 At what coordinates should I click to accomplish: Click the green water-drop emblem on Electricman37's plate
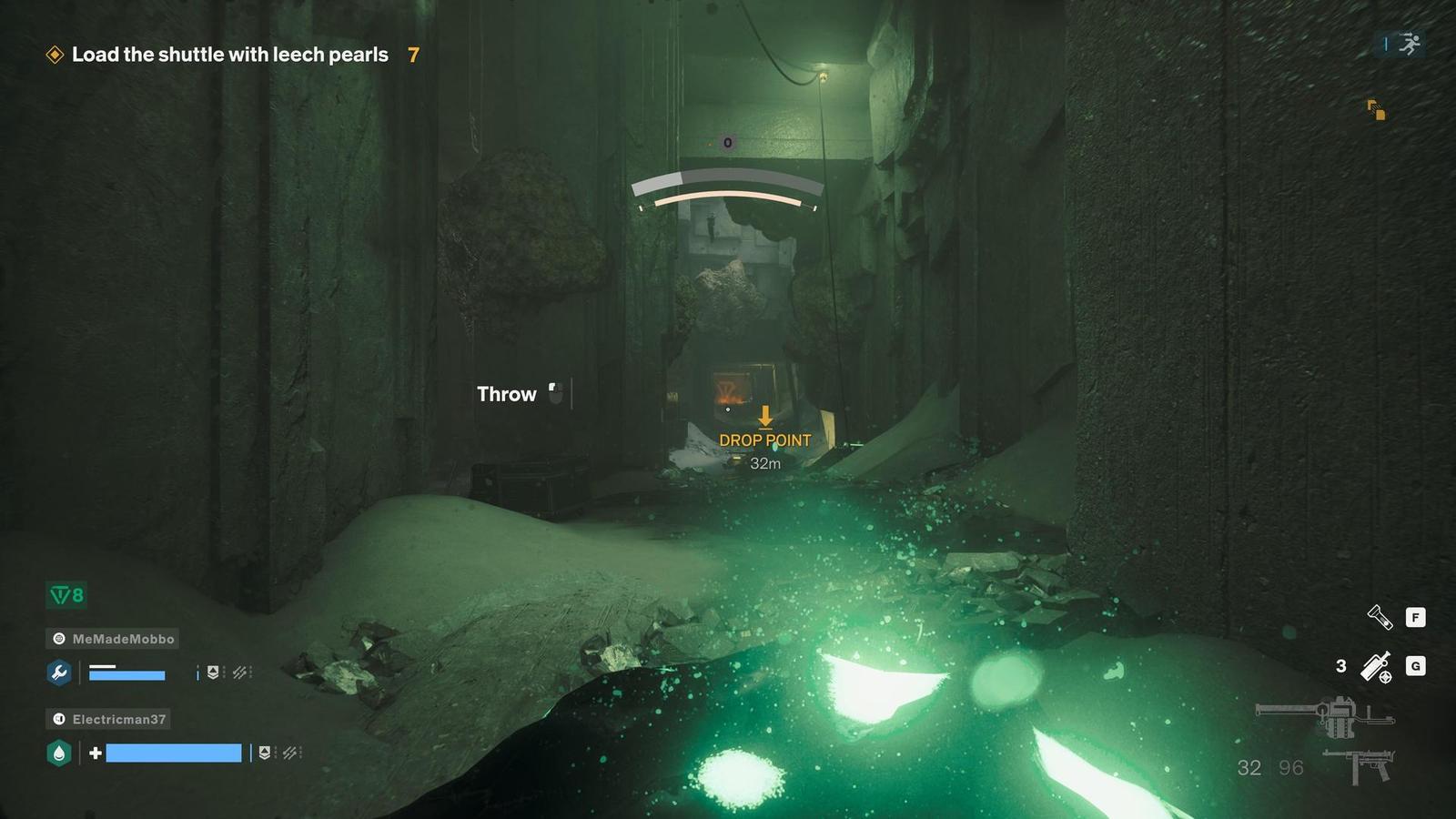(58, 753)
